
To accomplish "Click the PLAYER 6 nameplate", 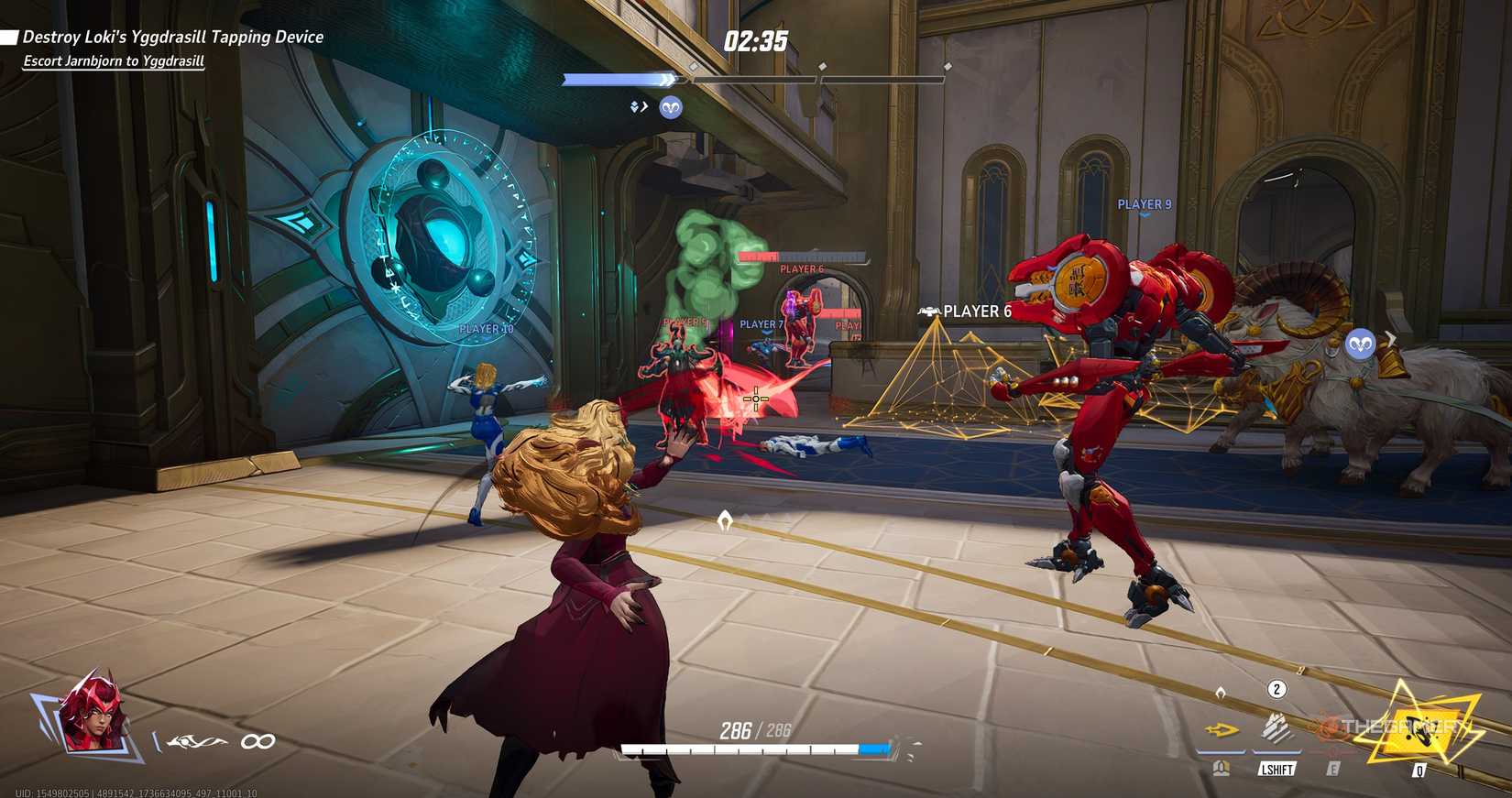I will click(x=979, y=312).
